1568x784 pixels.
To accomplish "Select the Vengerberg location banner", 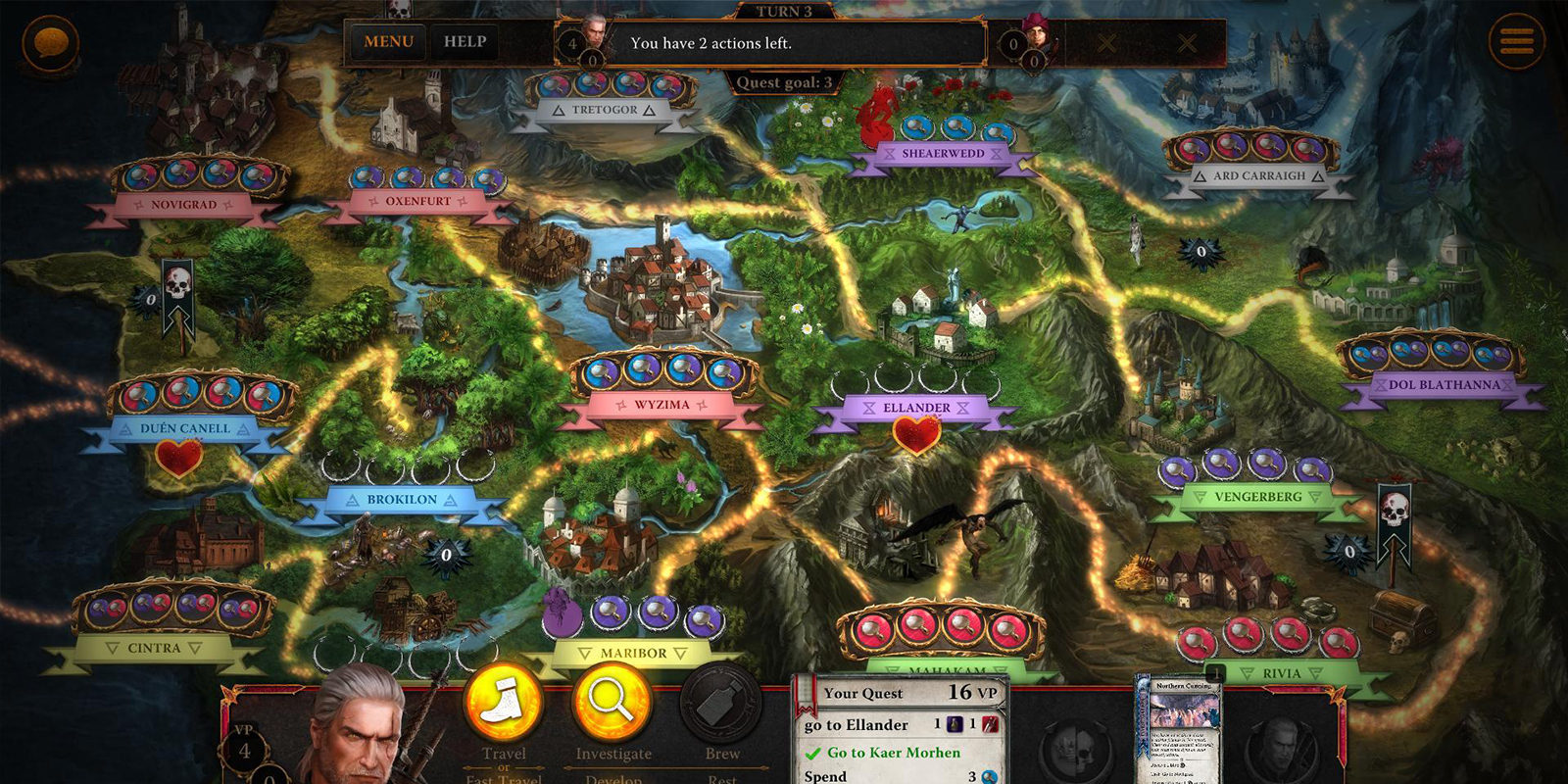I will point(1258,497).
